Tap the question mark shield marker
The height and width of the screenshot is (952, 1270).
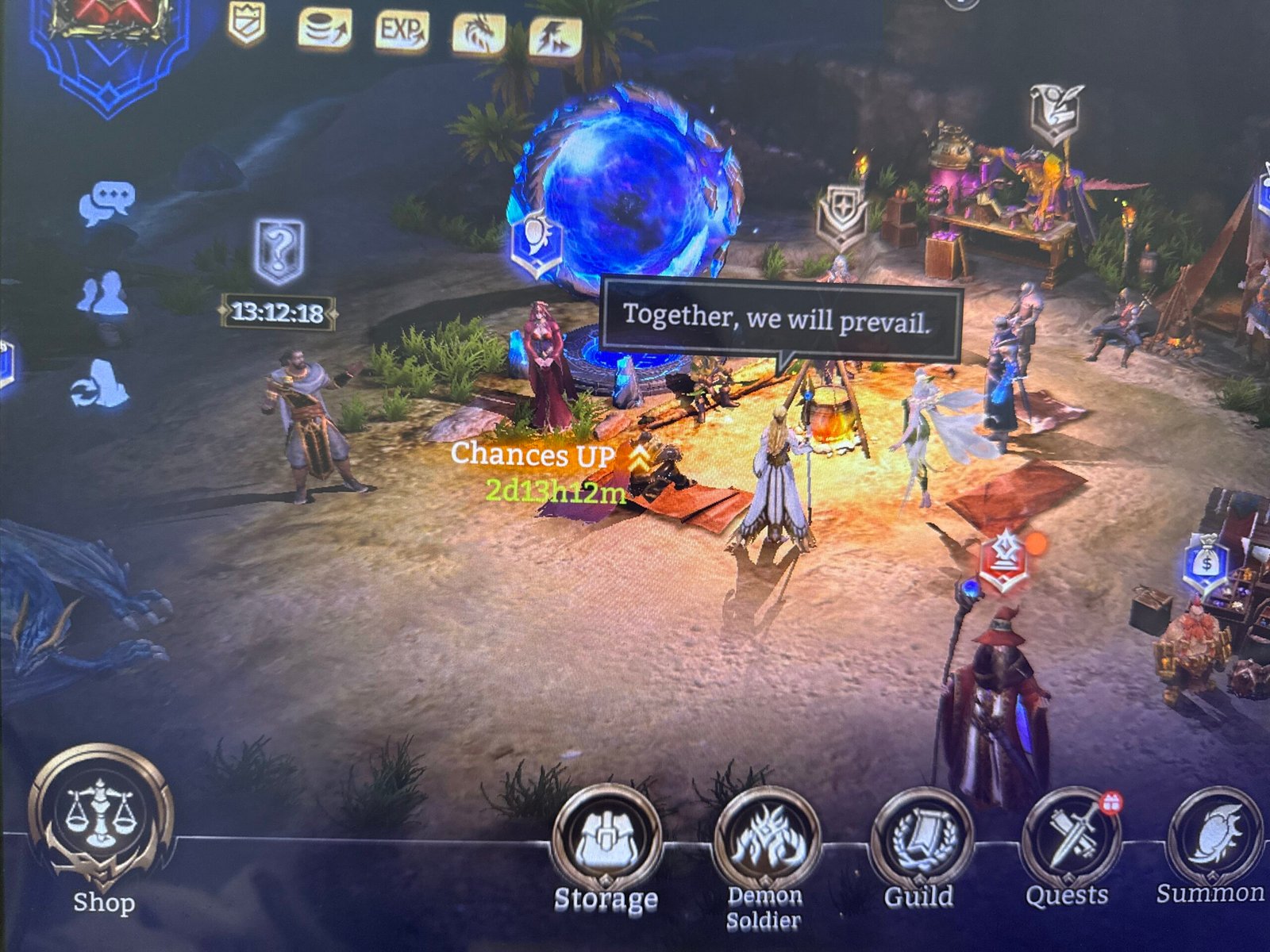(279, 251)
